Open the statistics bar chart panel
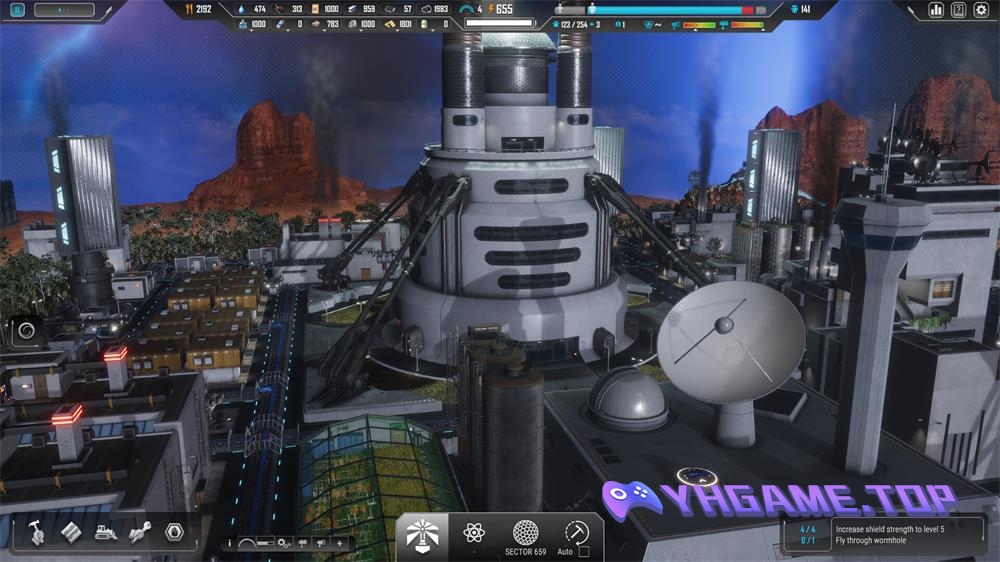The width and height of the screenshot is (1000, 562). coord(937,10)
